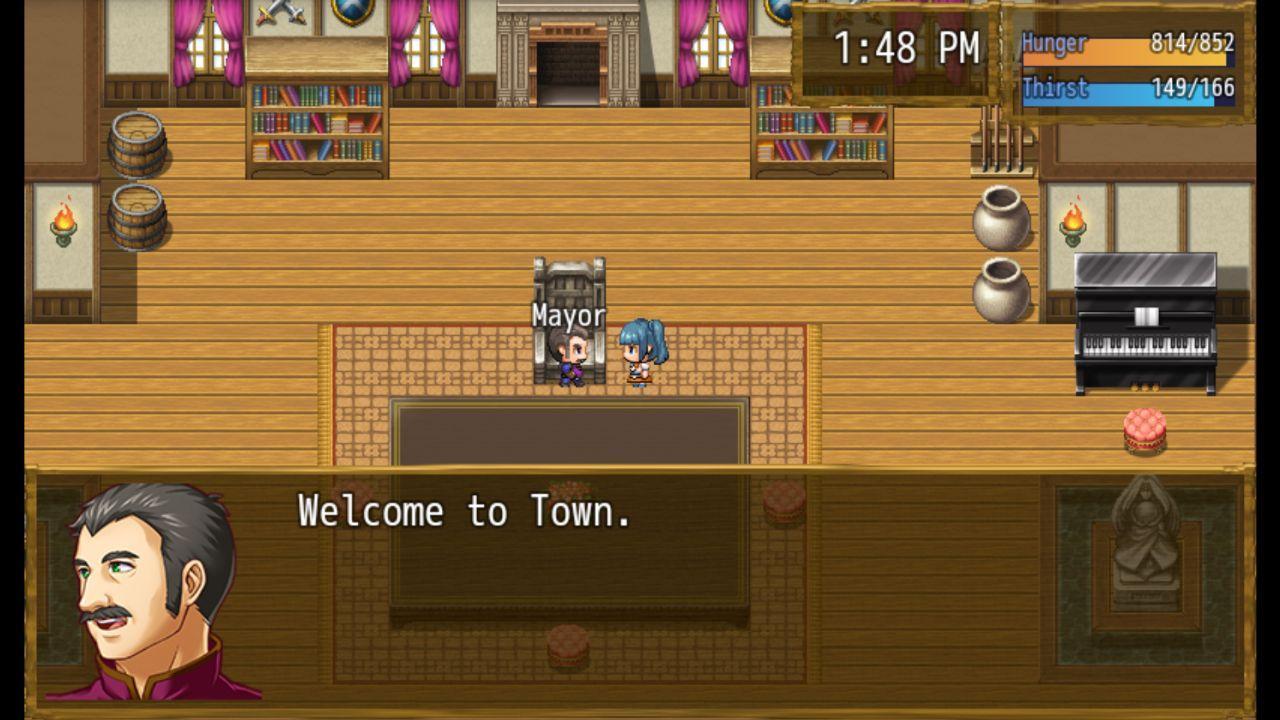Viewport: 1280px width, 720px height.
Task: Toggle the Thirst bar display
Action: tap(1130, 89)
